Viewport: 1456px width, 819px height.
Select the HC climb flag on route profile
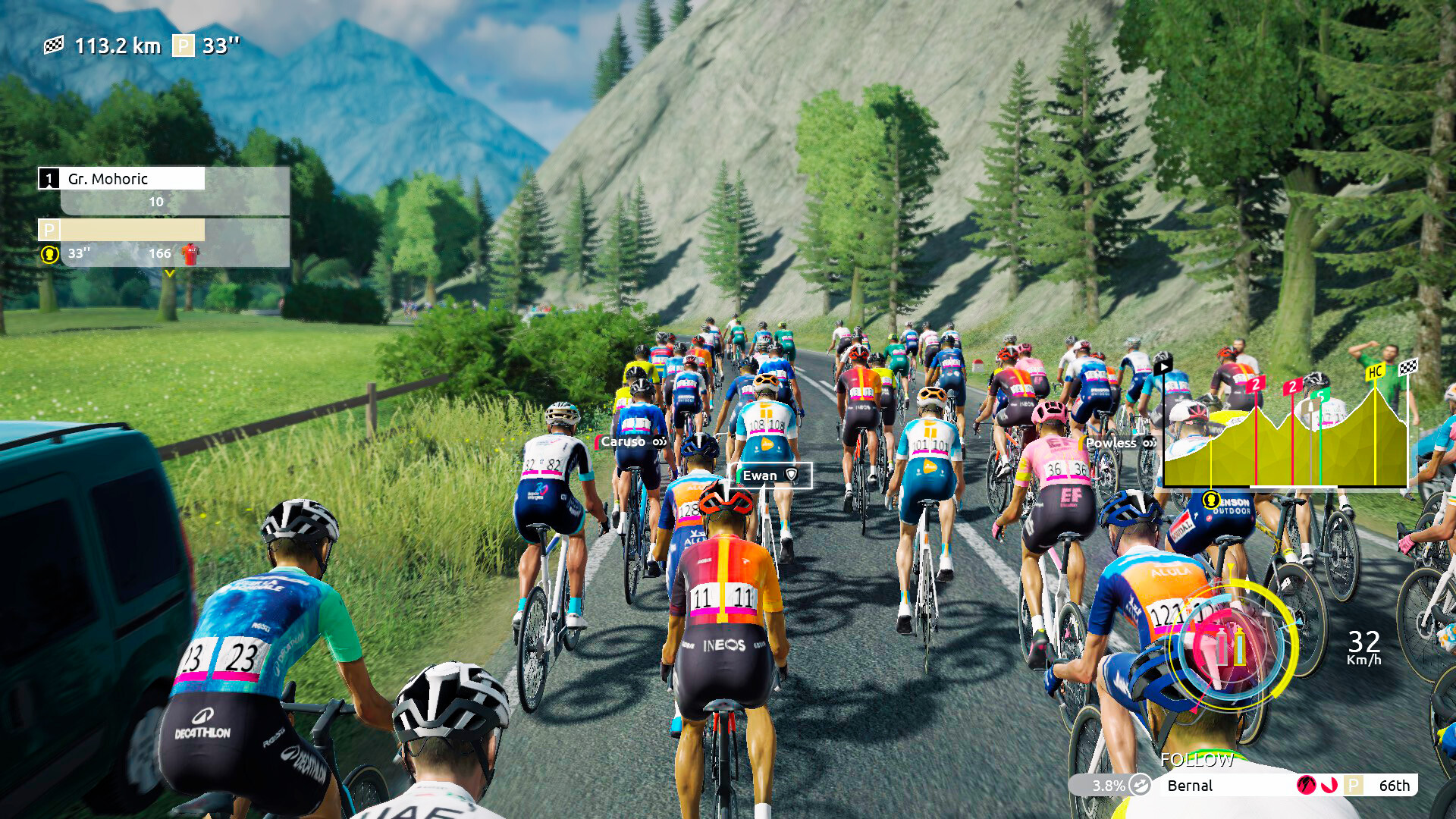pyautogui.click(x=1374, y=372)
